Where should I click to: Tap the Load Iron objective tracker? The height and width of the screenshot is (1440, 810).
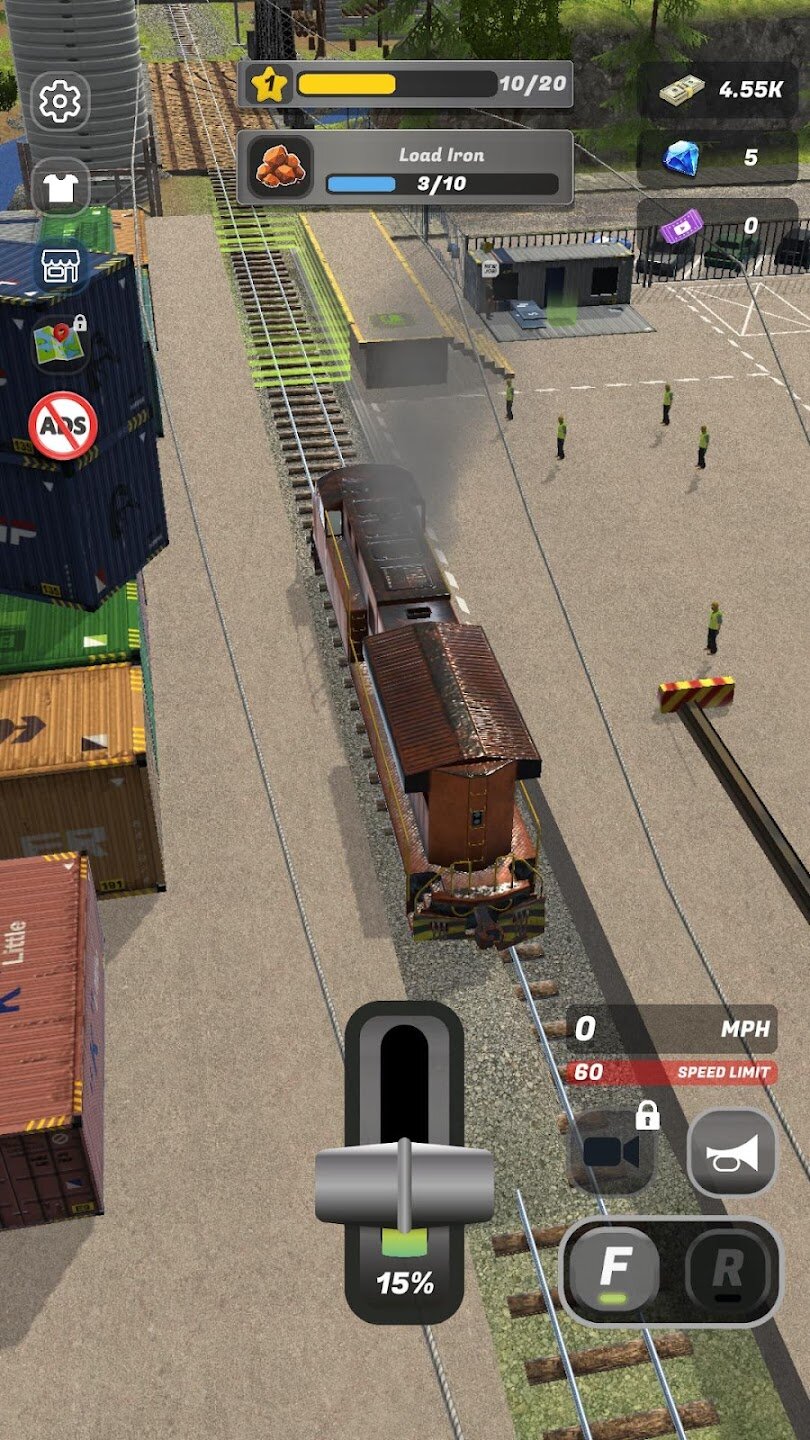(405, 168)
